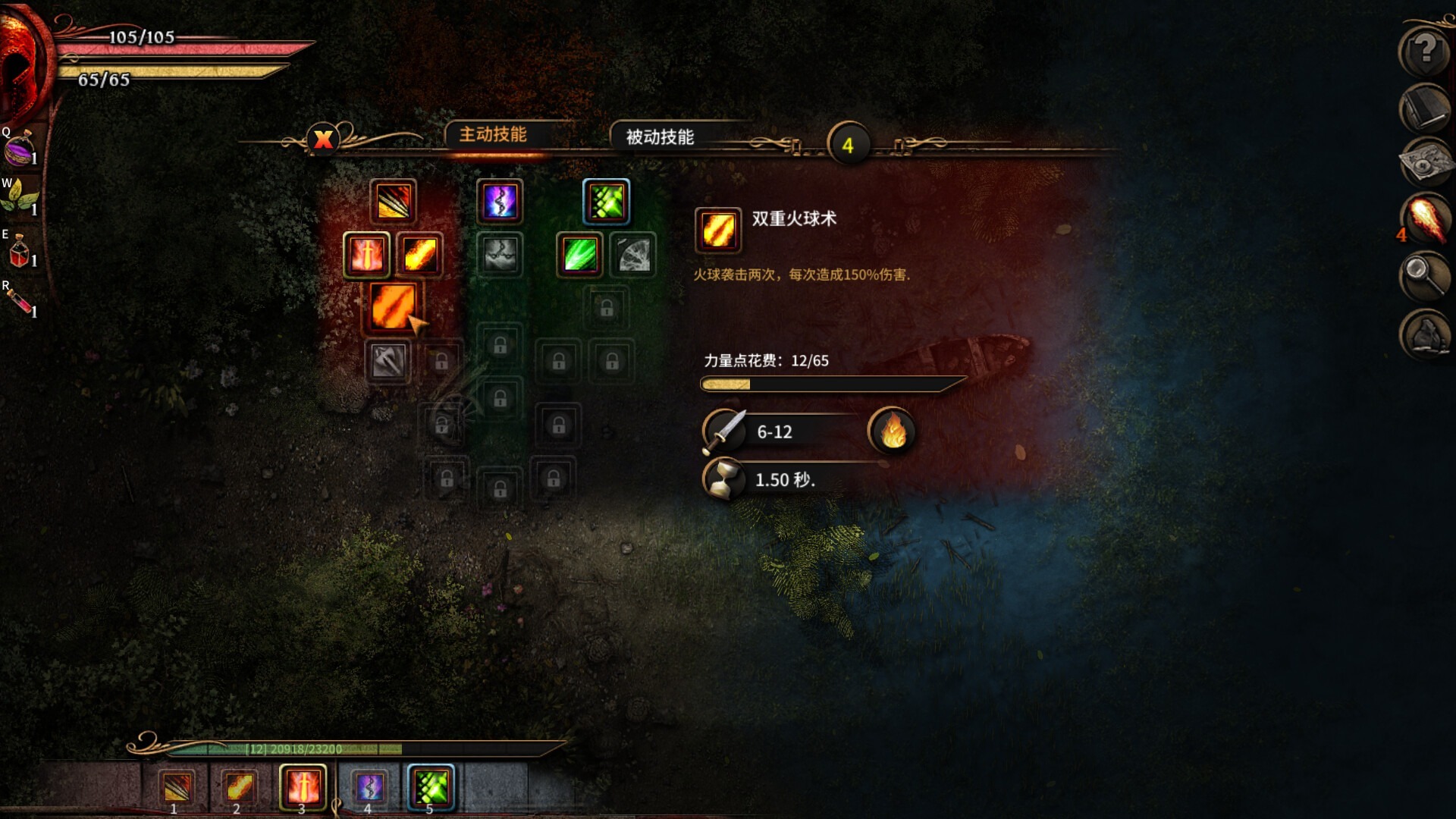Click the fireball skills menu icon
The width and height of the screenshot is (1456, 819).
(1425, 218)
